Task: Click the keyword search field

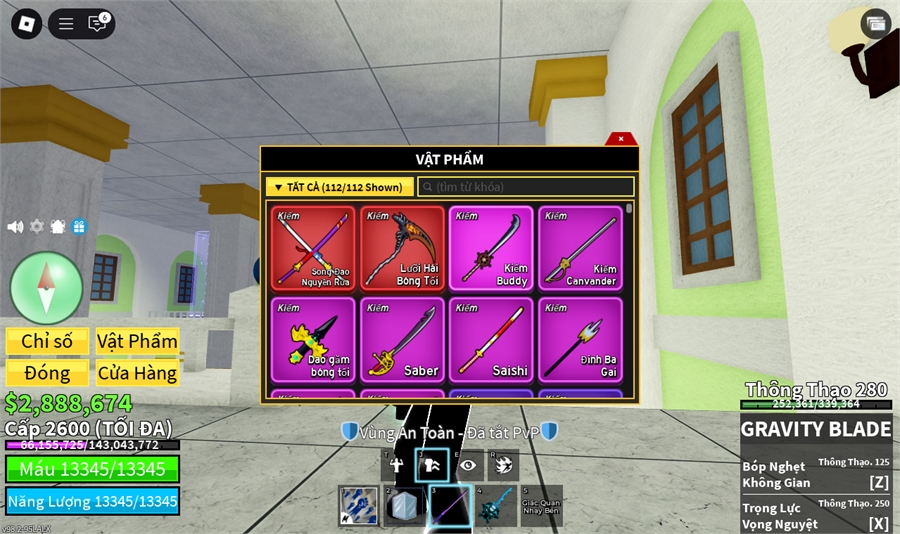Action: [526, 187]
